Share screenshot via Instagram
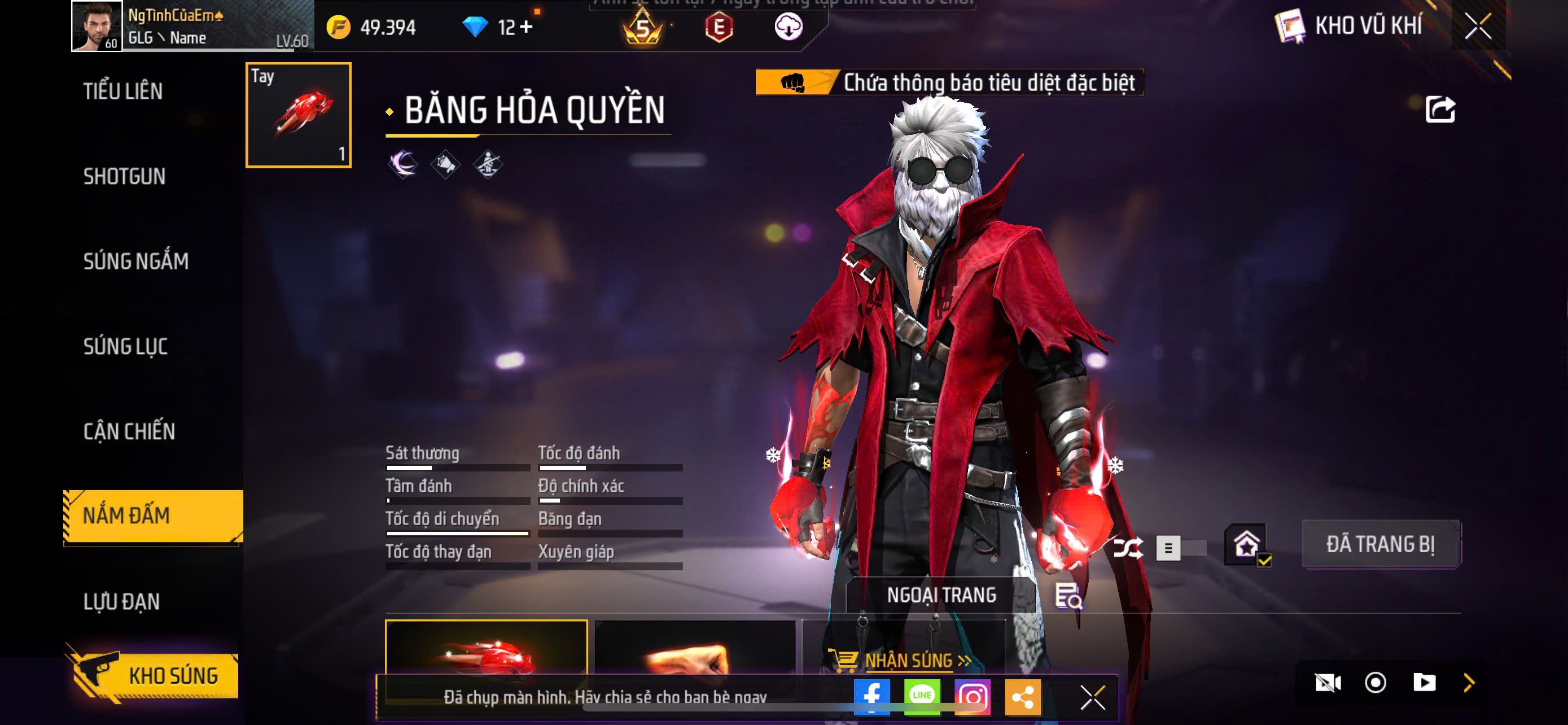This screenshot has width=1568, height=725. (x=972, y=696)
